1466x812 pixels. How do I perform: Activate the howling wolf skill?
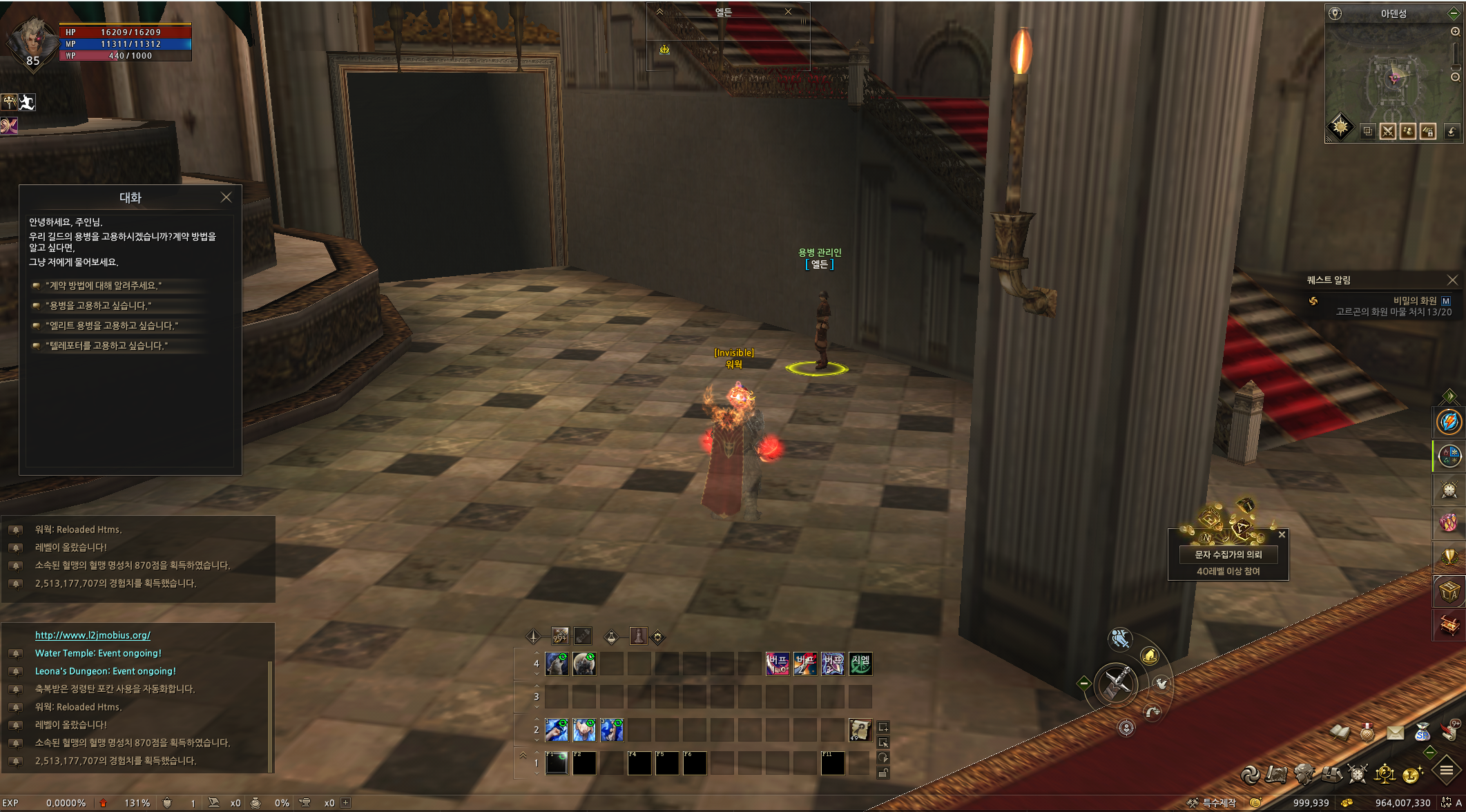coord(584,664)
